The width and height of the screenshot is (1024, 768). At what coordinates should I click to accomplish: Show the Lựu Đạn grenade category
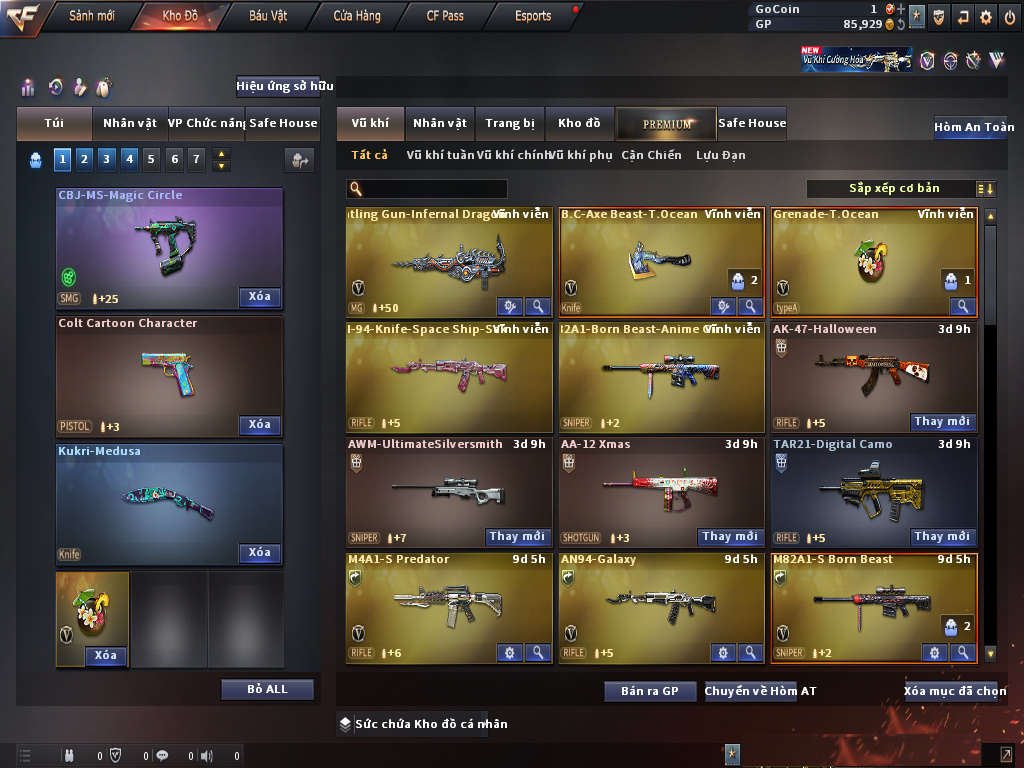[720, 155]
